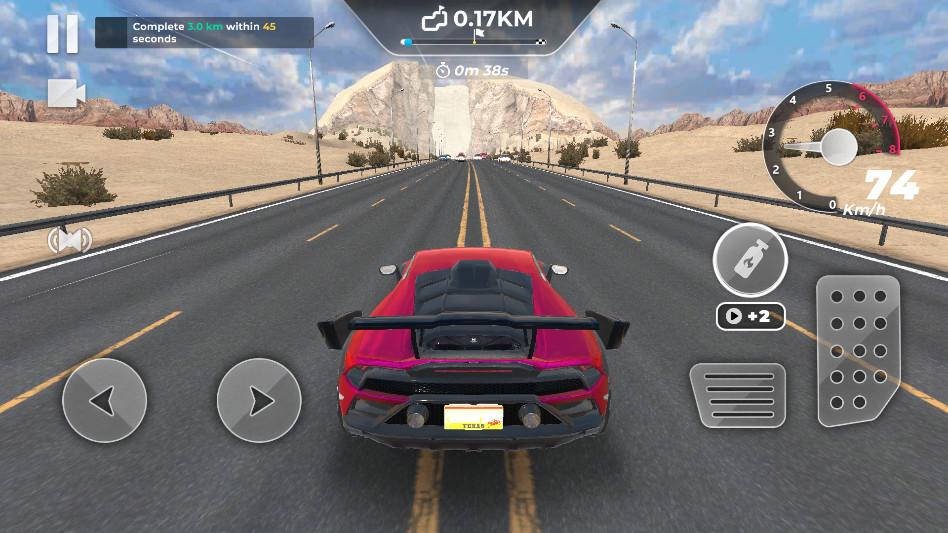Steer left with the arrow button
The image size is (948, 533).
[104, 401]
